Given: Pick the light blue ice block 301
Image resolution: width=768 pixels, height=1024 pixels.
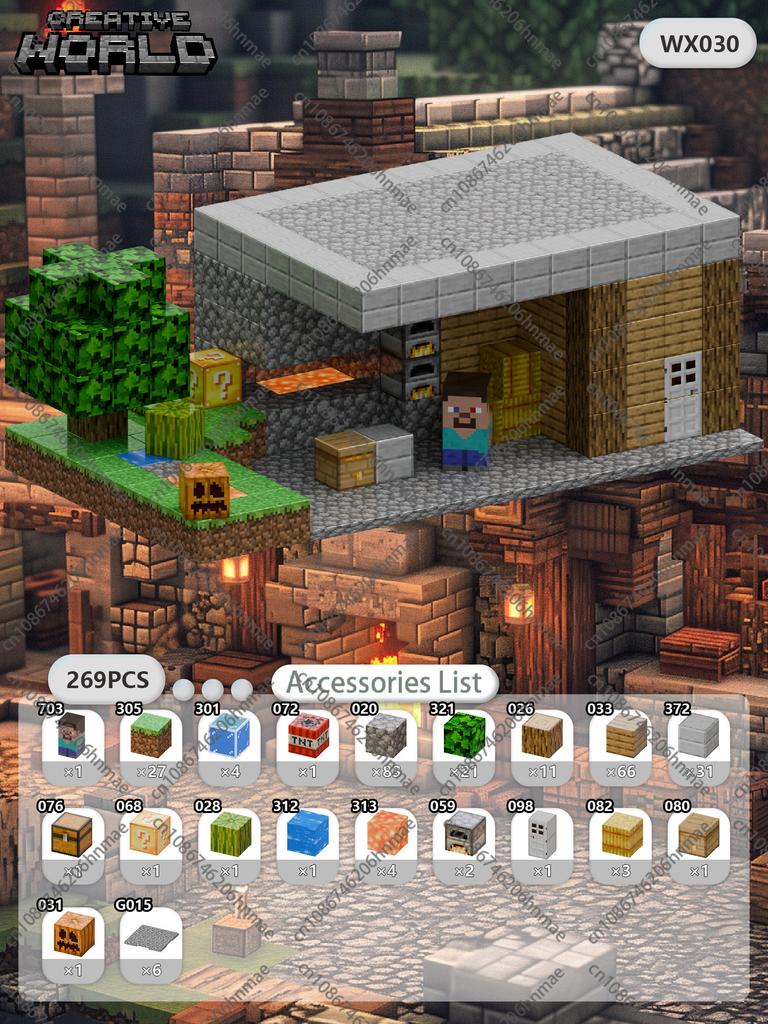Looking at the screenshot, I should pos(228,737).
